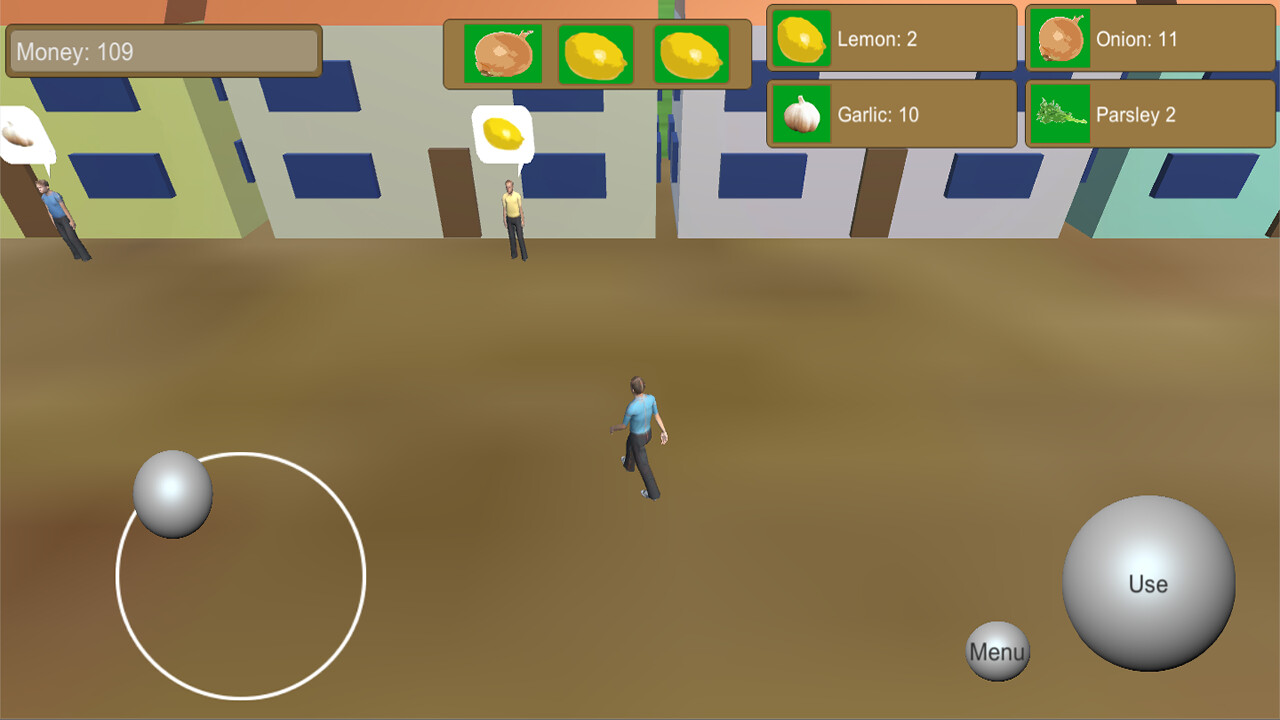Open the Menu button
This screenshot has width=1280, height=720.
[997, 651]
